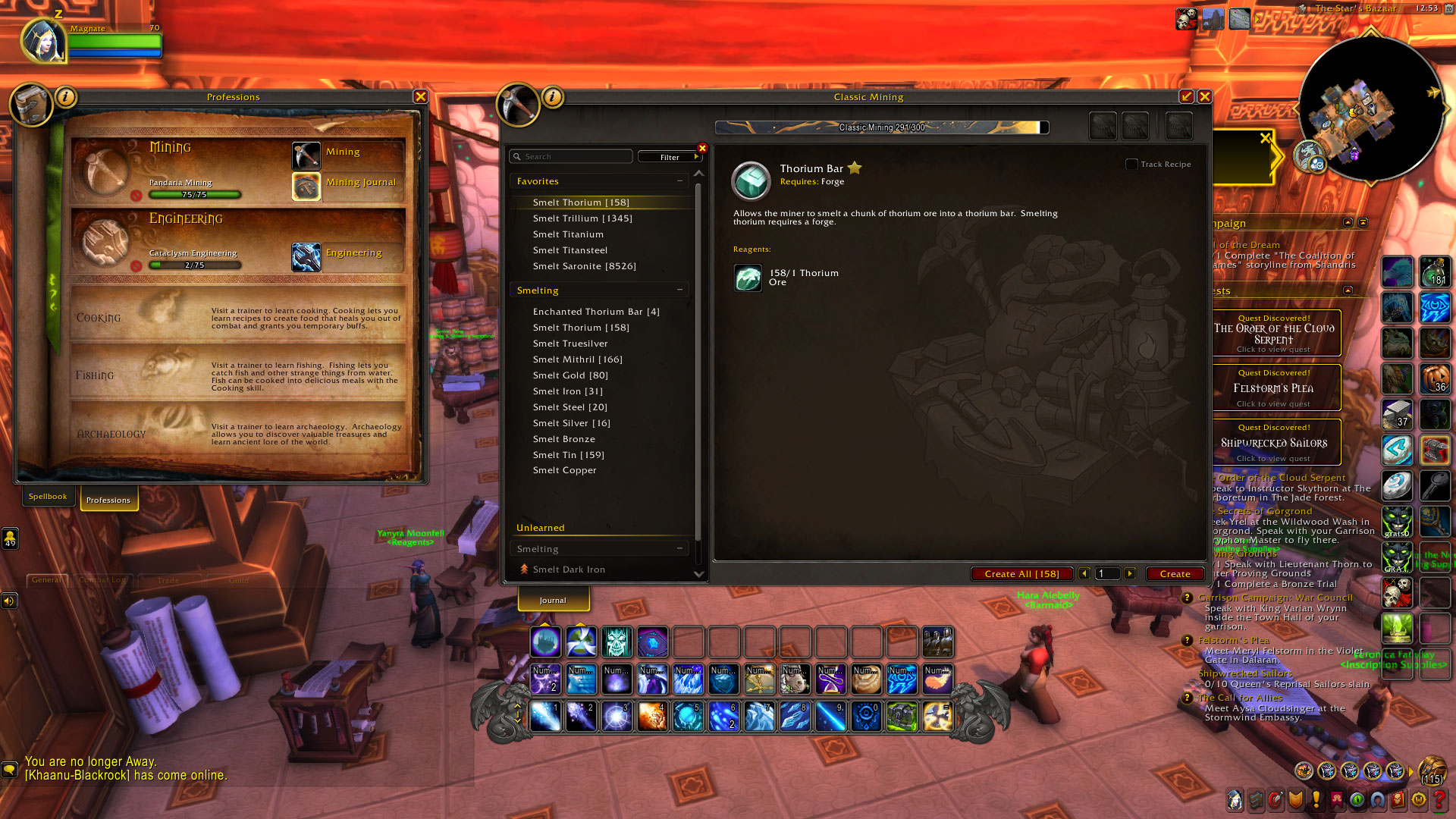Close the Professions window
Screen dimensions: 1456x819
[x=421, y=97]
